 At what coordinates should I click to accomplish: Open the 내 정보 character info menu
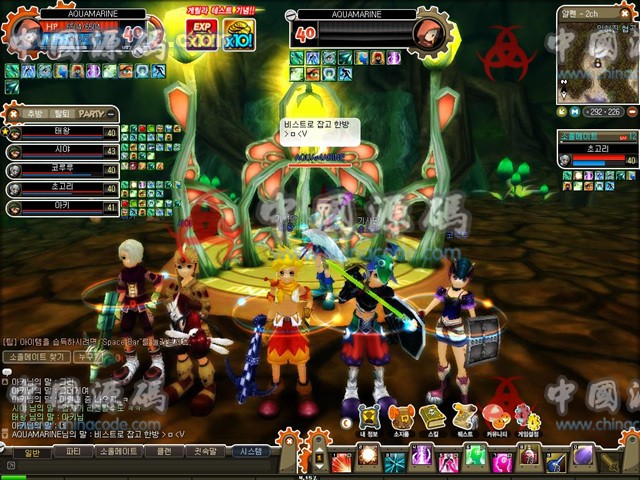click(x=368, y=418)
